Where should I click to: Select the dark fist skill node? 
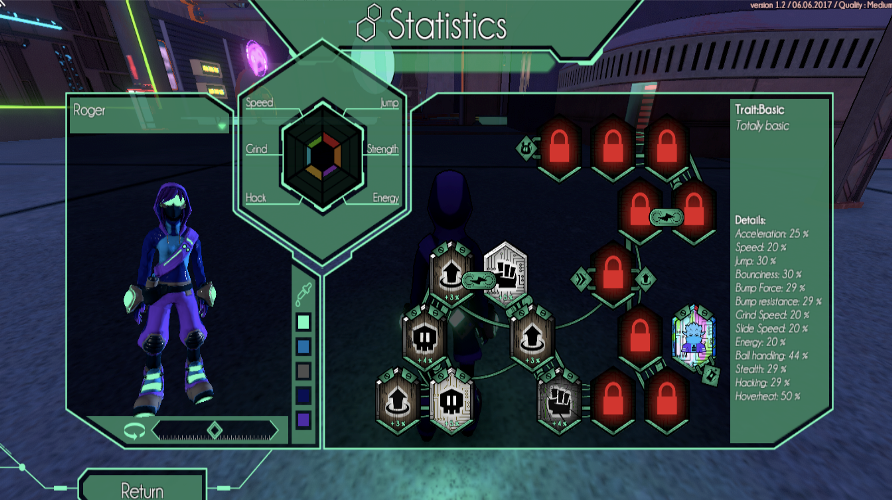click(559, 396)
